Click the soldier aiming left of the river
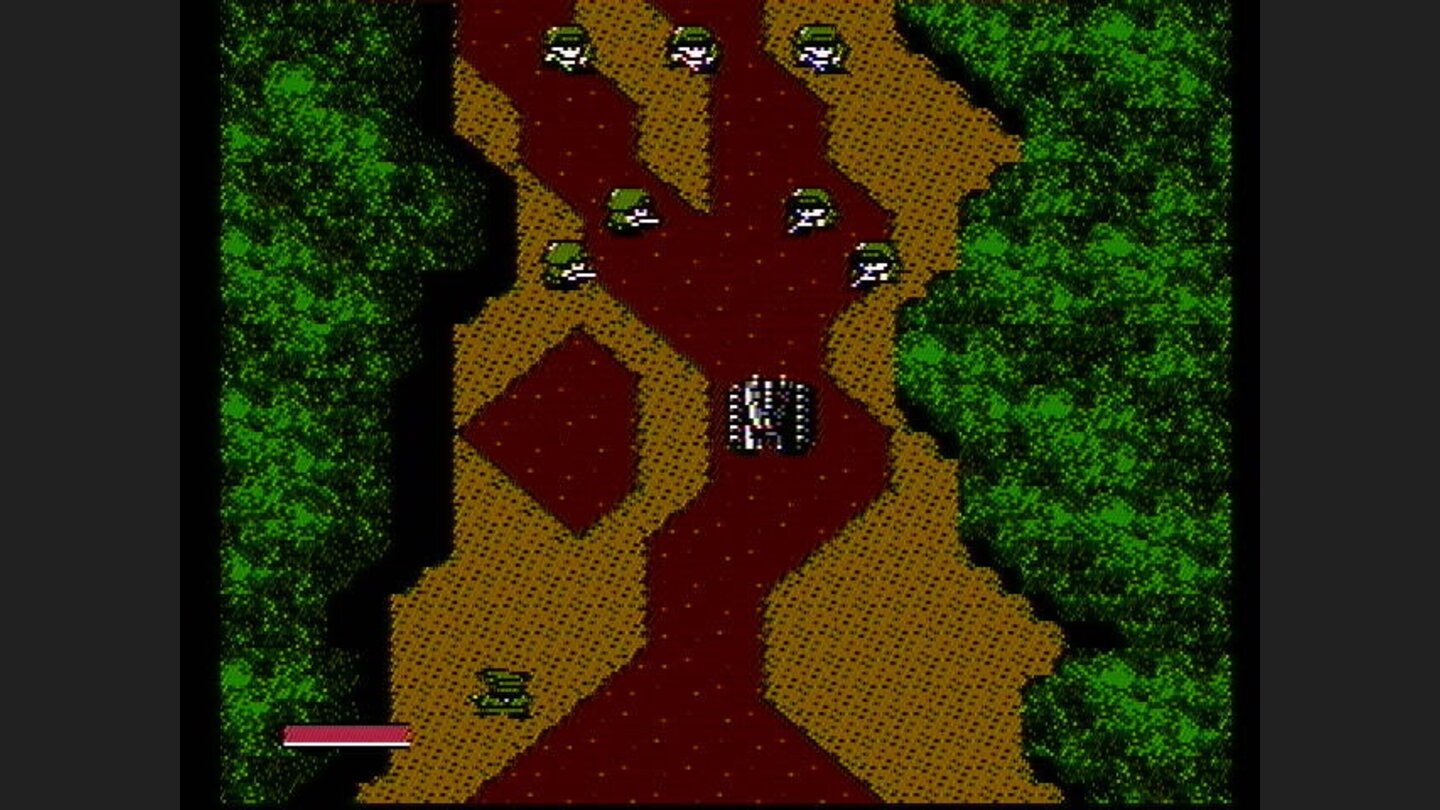 click(630, 210)
